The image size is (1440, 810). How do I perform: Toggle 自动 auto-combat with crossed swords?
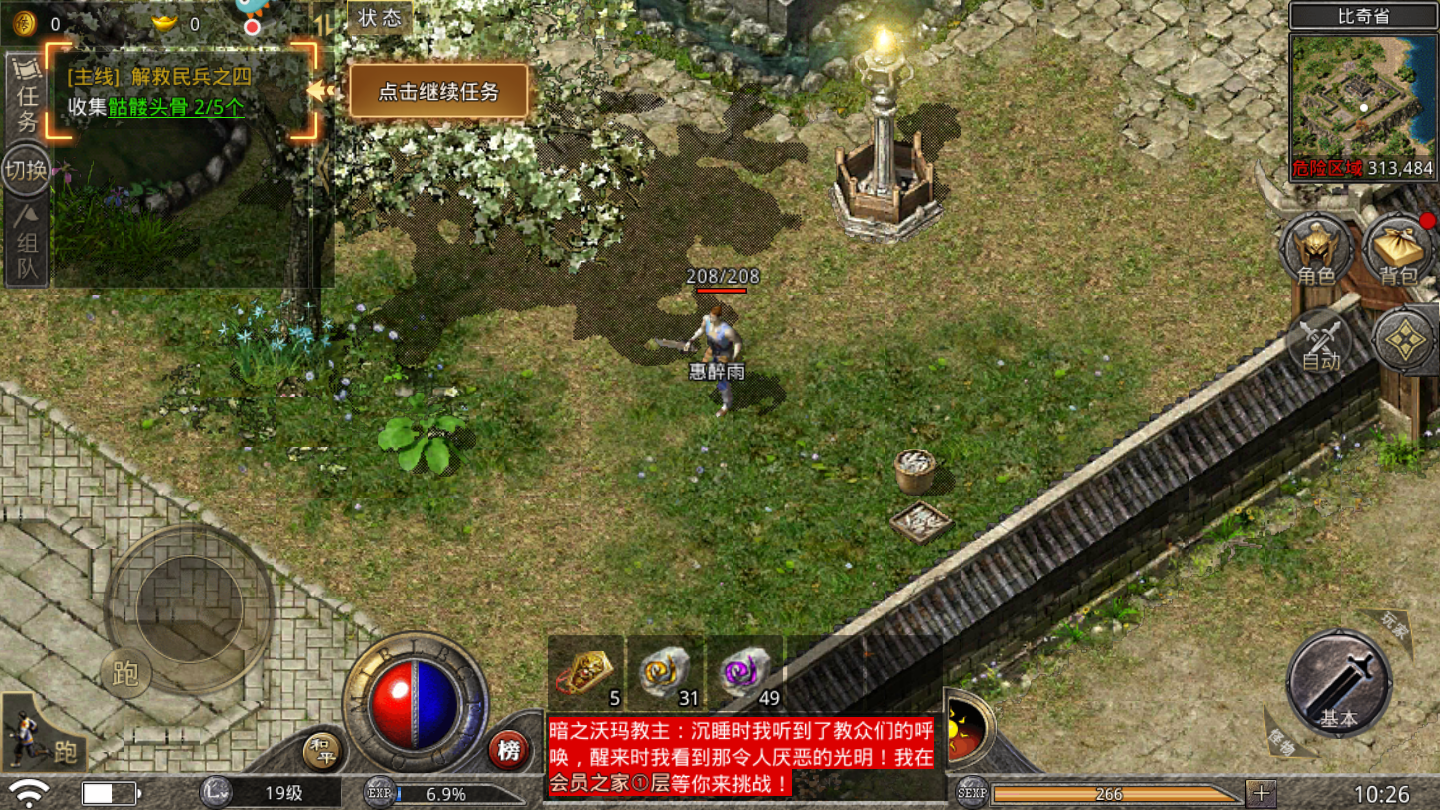pyautogui.click(x=1320, y=342)
